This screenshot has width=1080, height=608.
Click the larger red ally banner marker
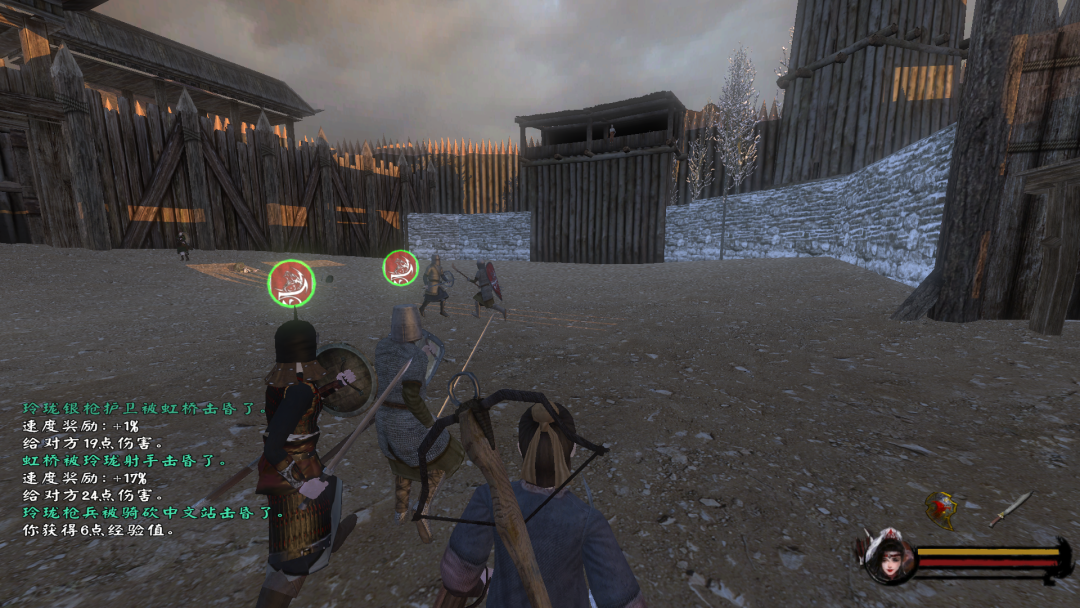(291, 283)
